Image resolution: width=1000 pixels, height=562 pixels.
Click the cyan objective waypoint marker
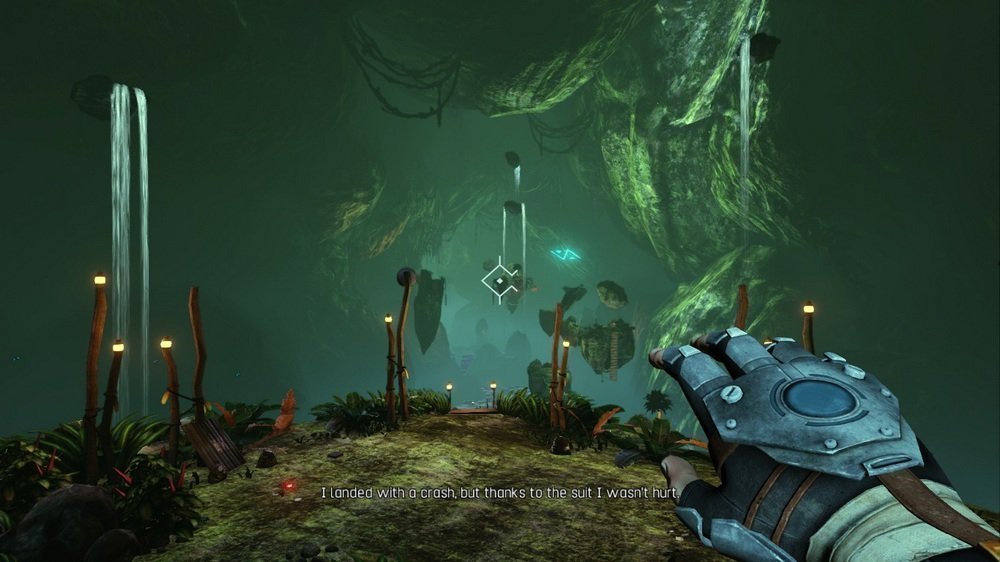[566, 255]
